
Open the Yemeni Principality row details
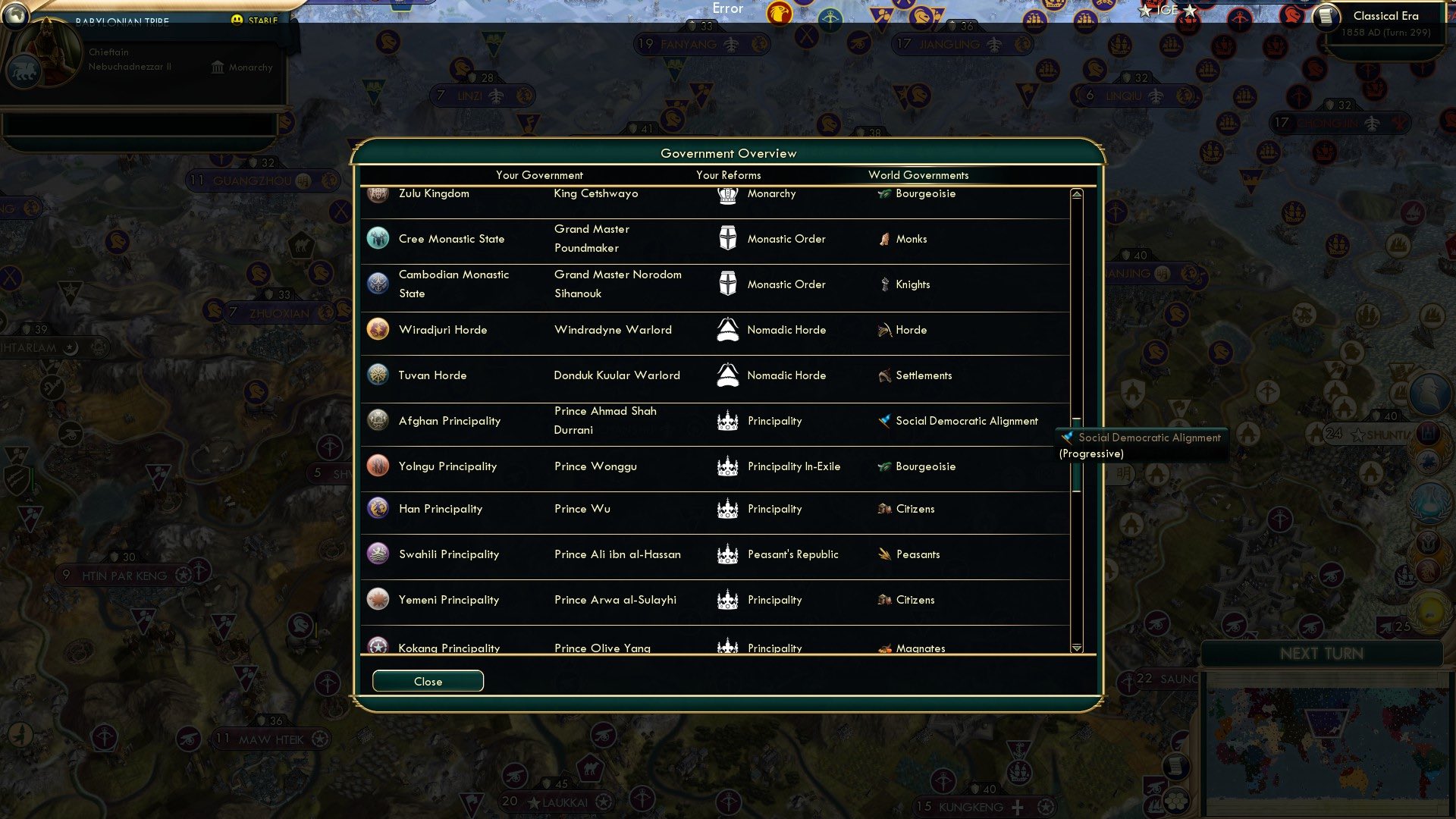[449, 600]
